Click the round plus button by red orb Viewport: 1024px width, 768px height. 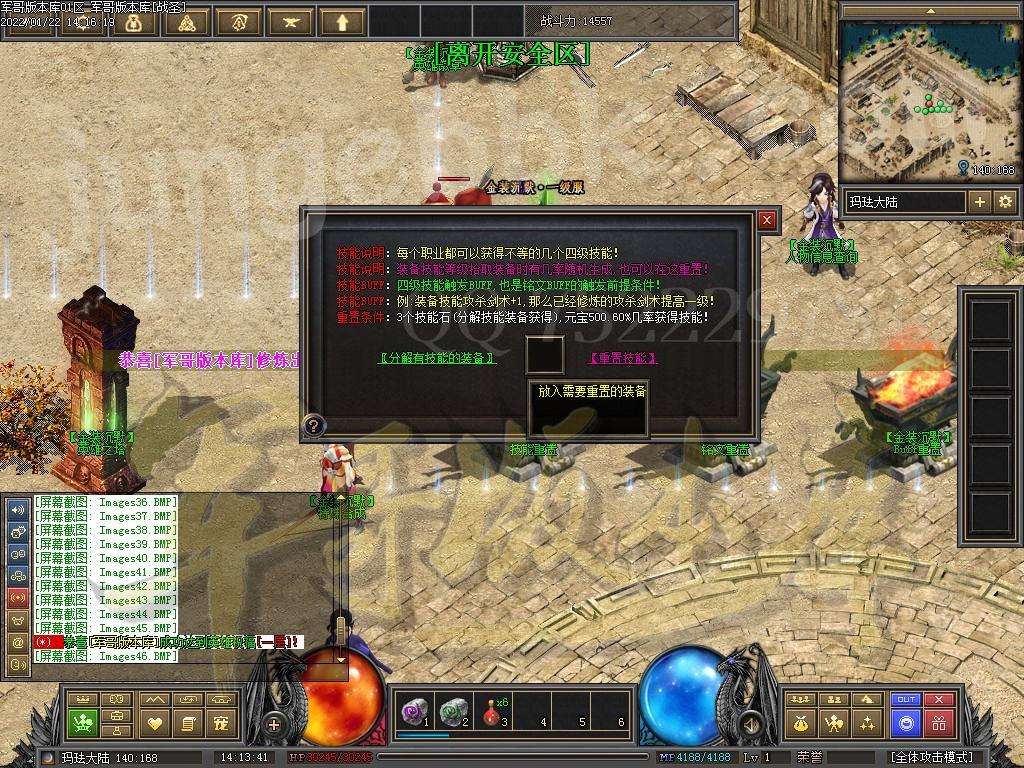coord(274,724)
